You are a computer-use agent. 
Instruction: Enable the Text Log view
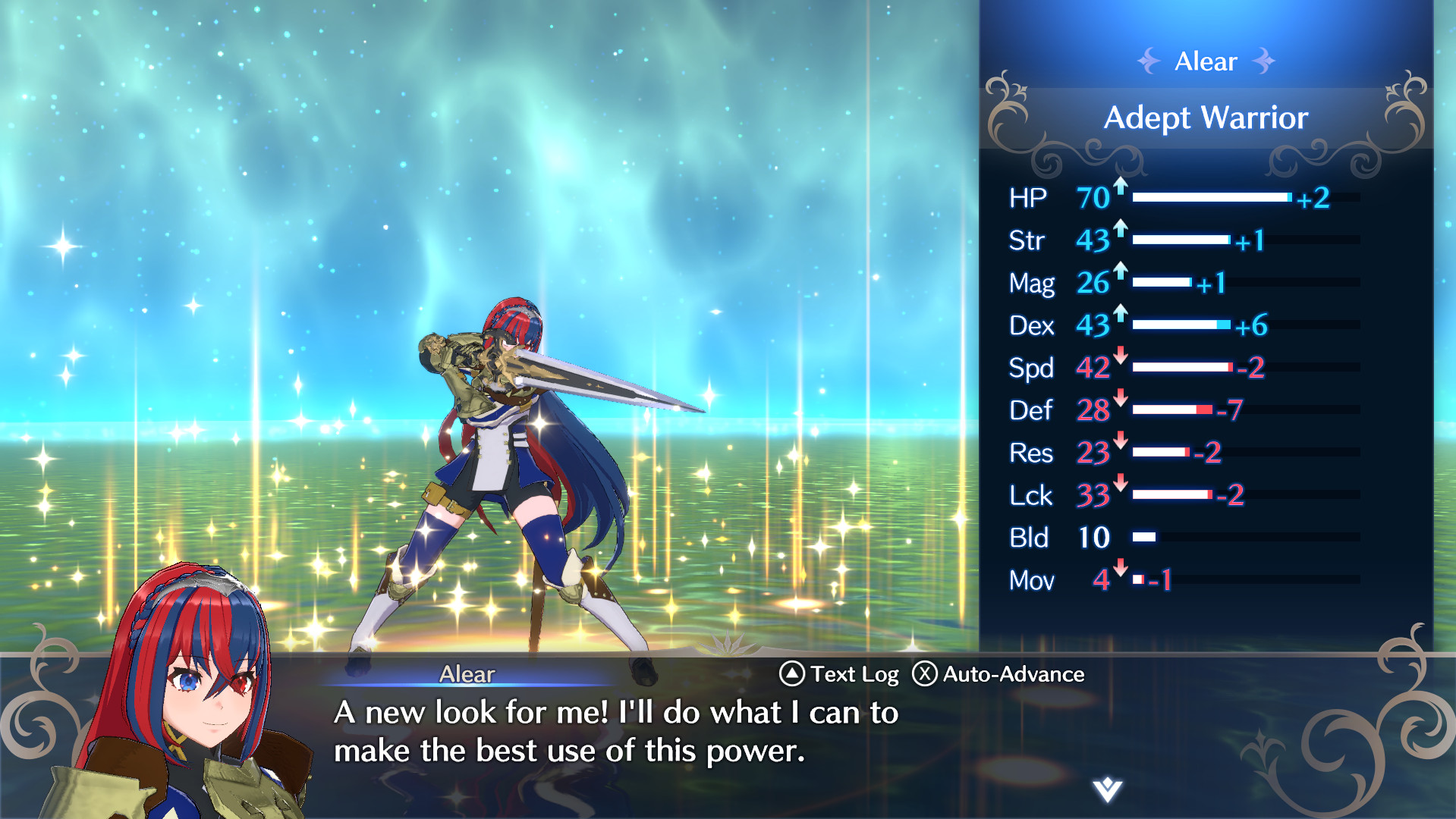pos(854,673)
